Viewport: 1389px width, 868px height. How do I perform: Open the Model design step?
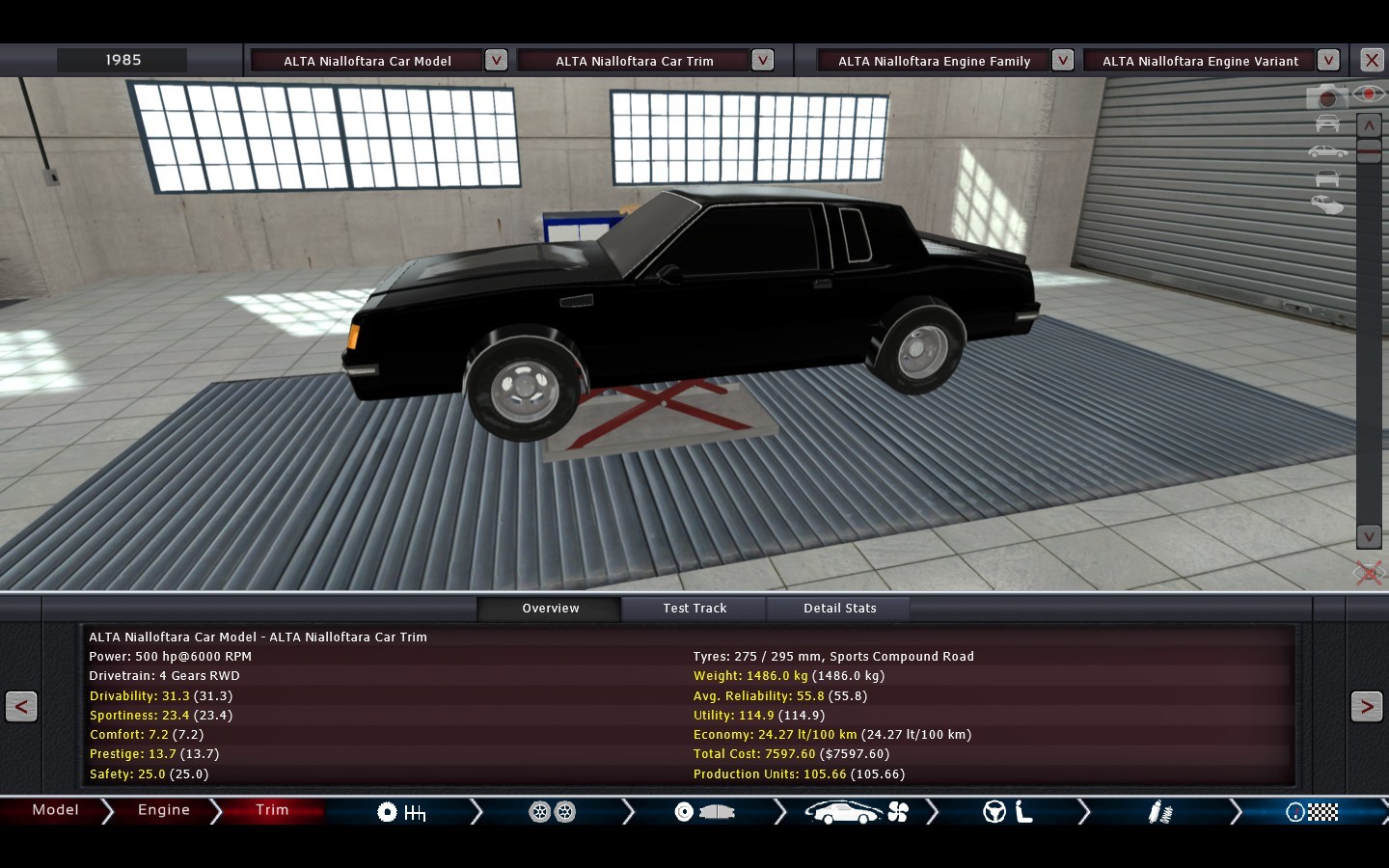55,810
